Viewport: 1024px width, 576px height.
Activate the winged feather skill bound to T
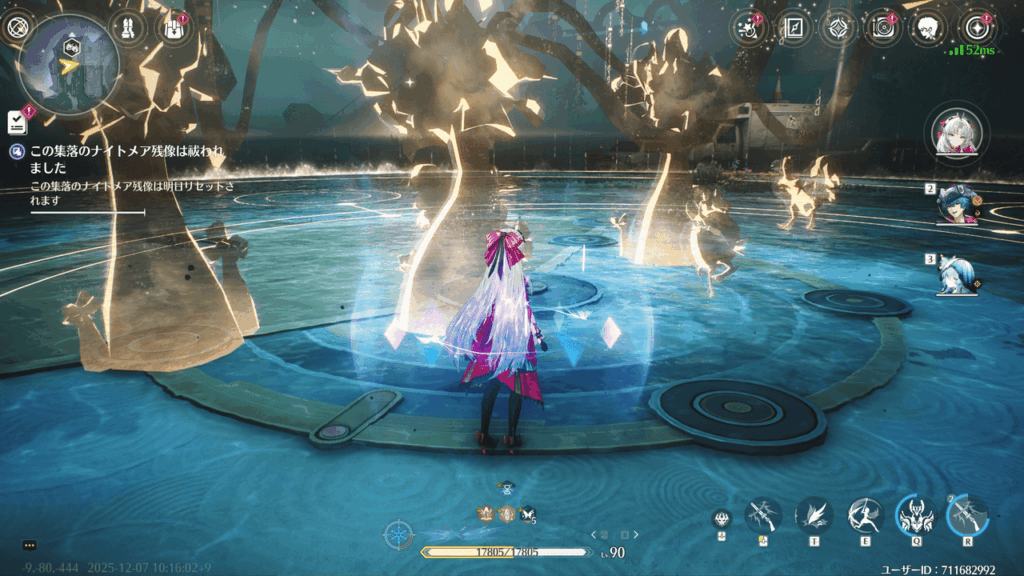tap(813, 515)
